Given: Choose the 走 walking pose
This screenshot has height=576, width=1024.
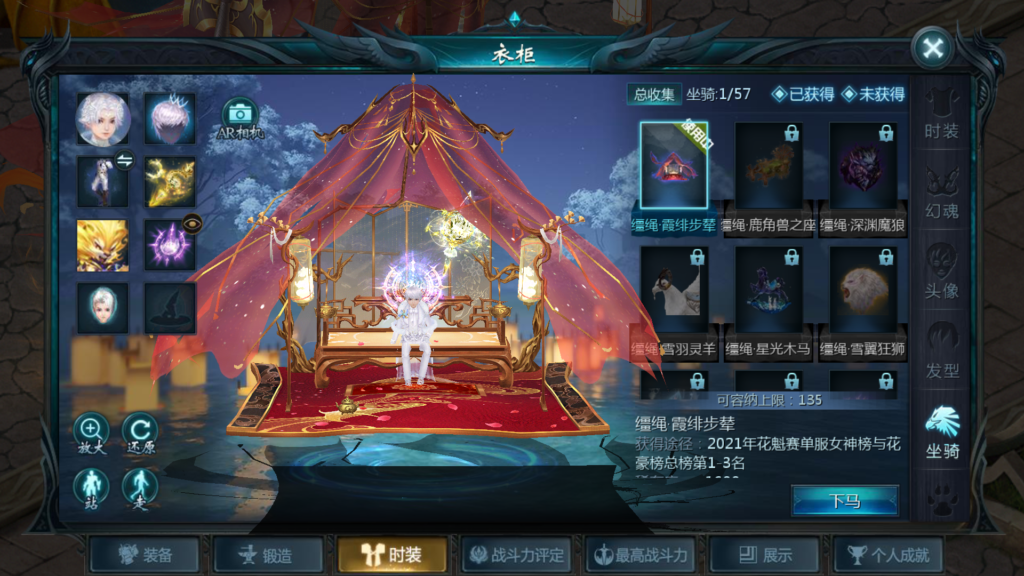Looking at the screenshot, I should (140, 489).
